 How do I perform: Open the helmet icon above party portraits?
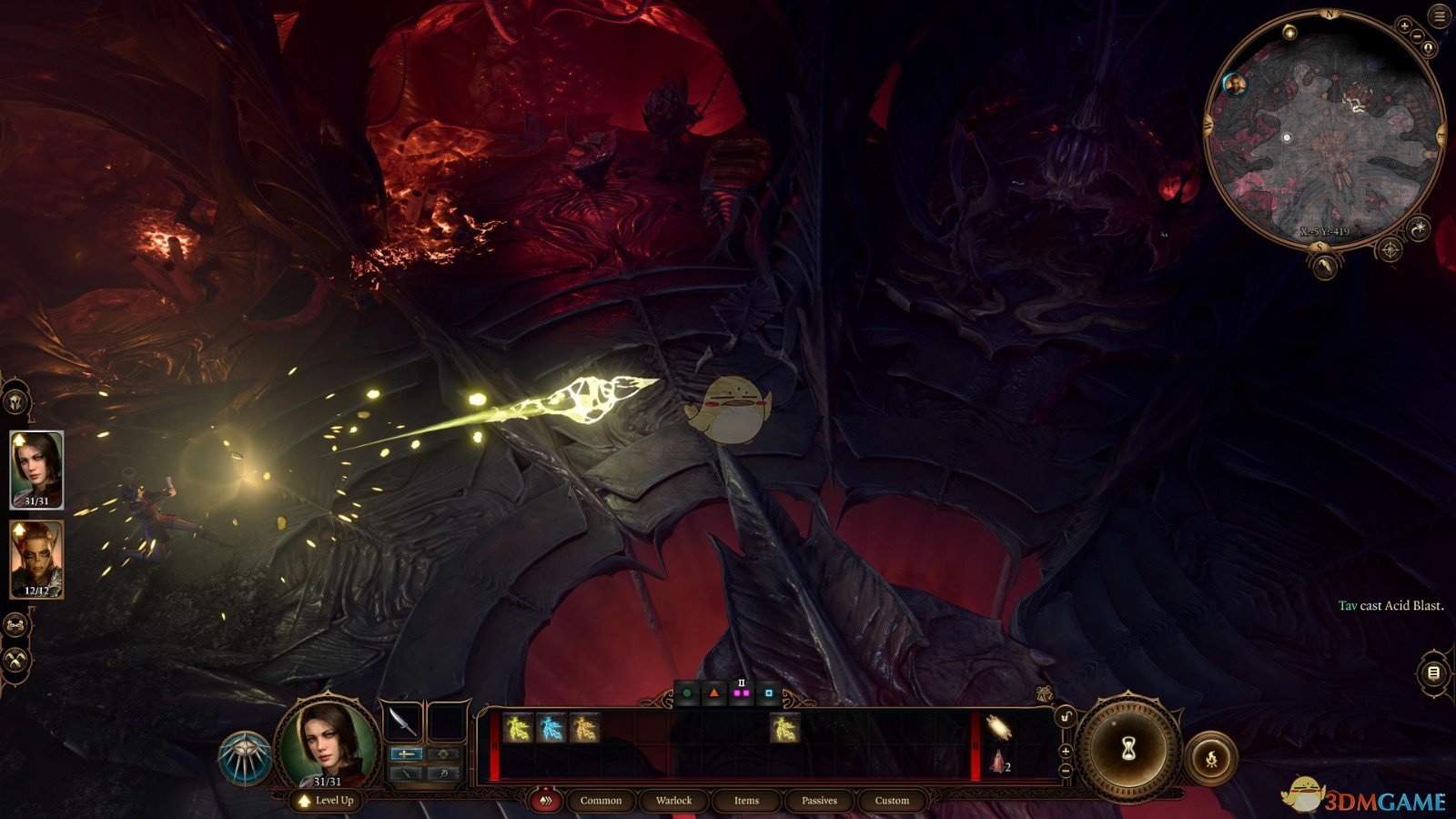click(15, 400)
